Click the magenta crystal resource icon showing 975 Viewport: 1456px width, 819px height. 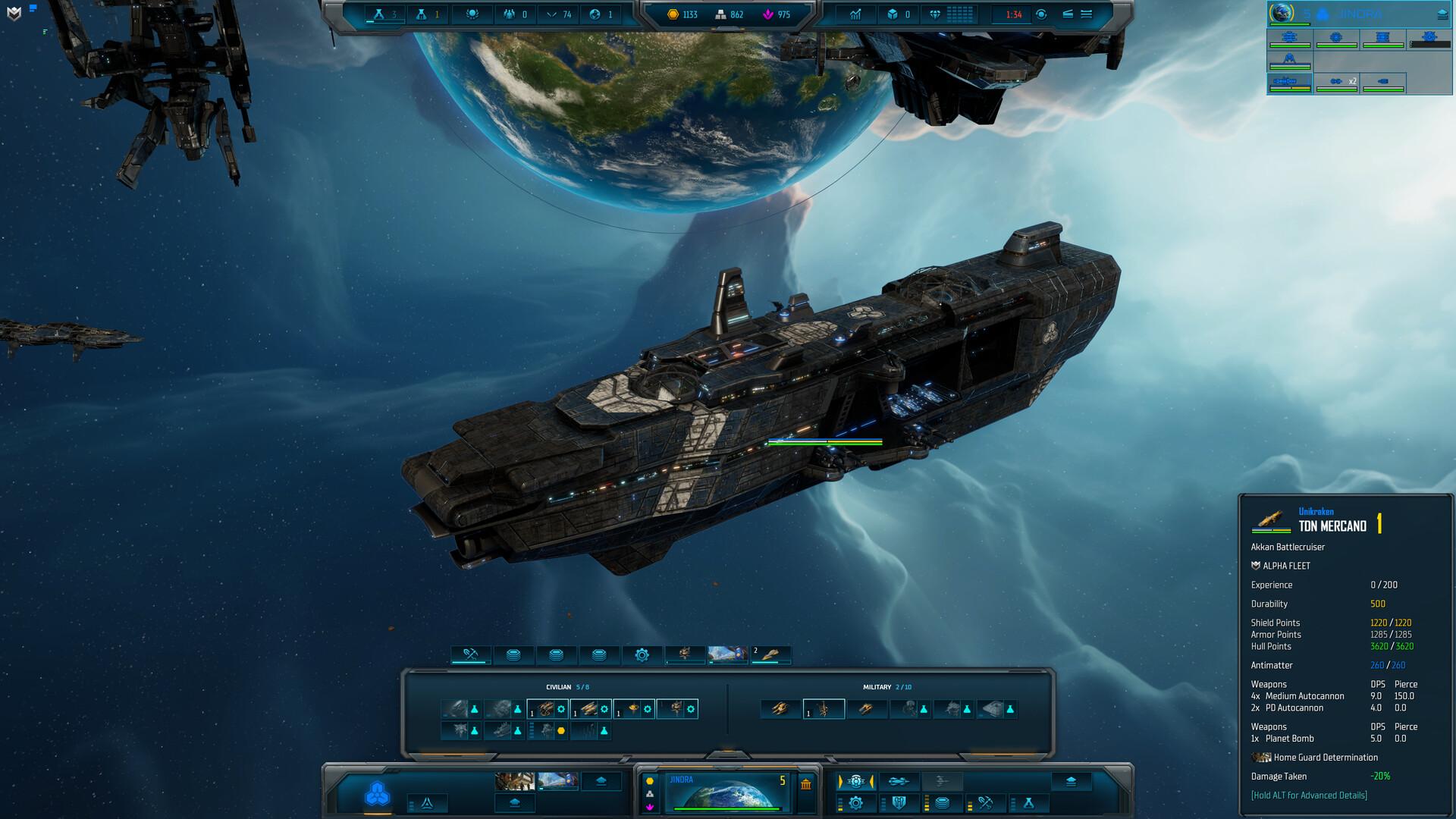pyautogui.click(x=767, y=14)
